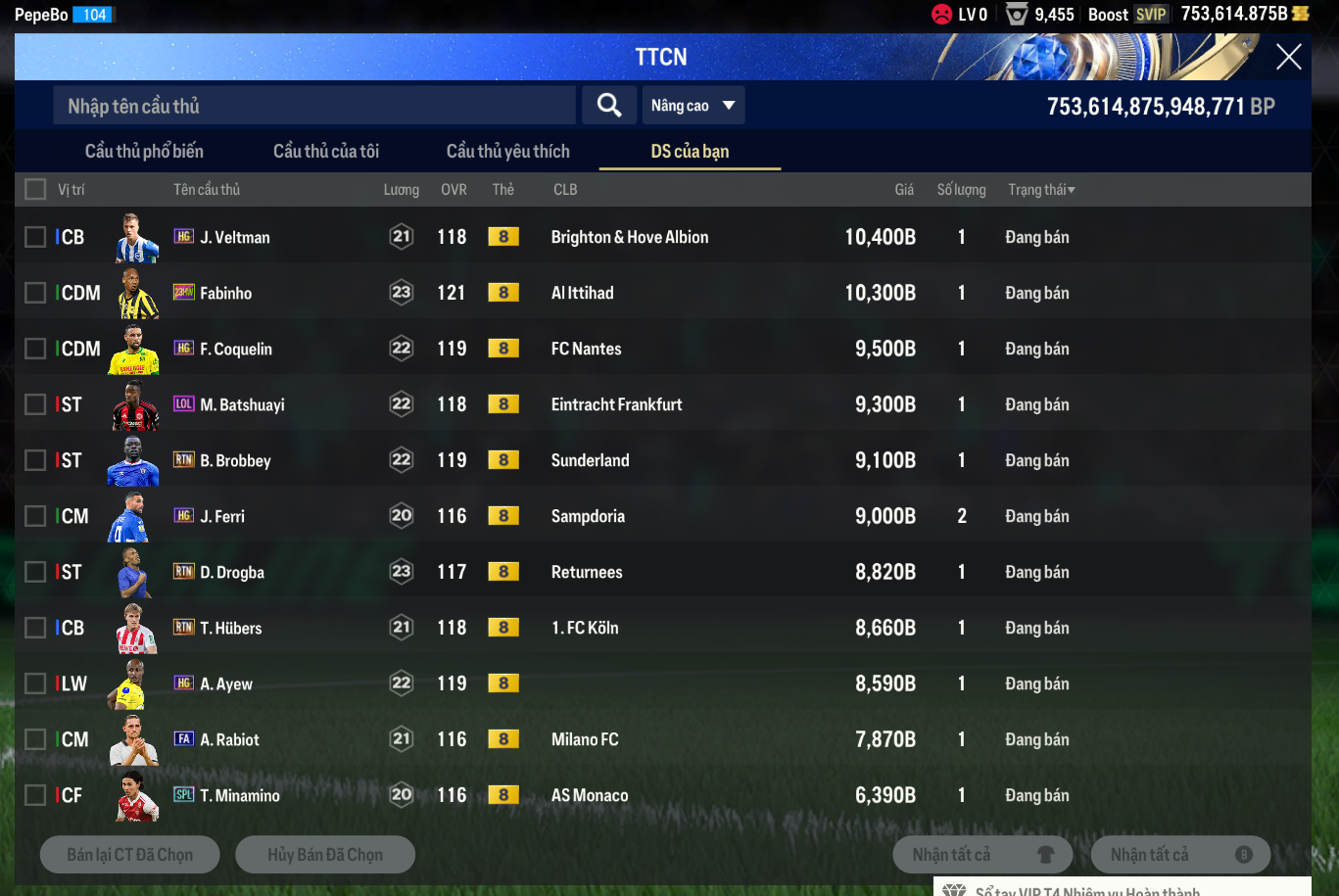Tick the checkbox for J. Veltman

point(35,237)
